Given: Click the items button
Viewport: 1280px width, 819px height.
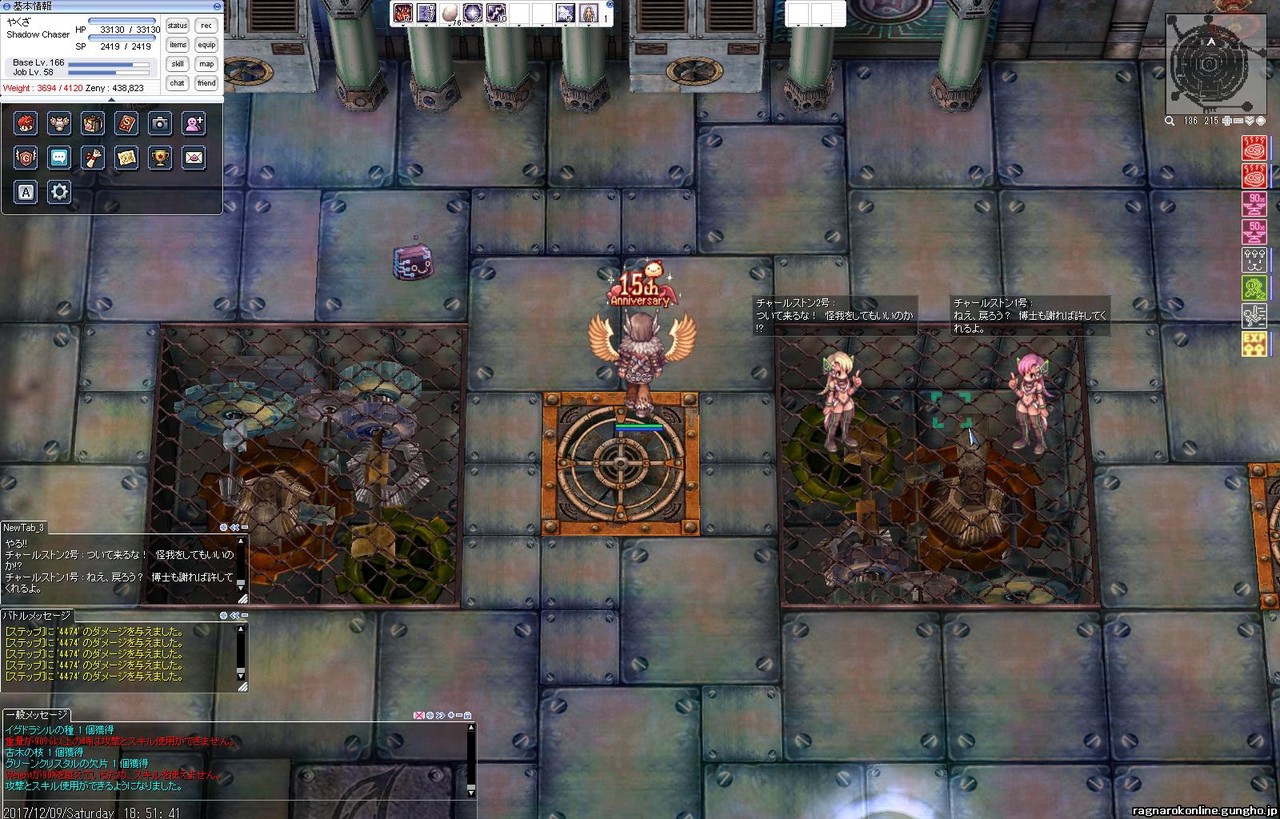Looking at the screenshot, I should pyautogui.click(x=178, y=45).
